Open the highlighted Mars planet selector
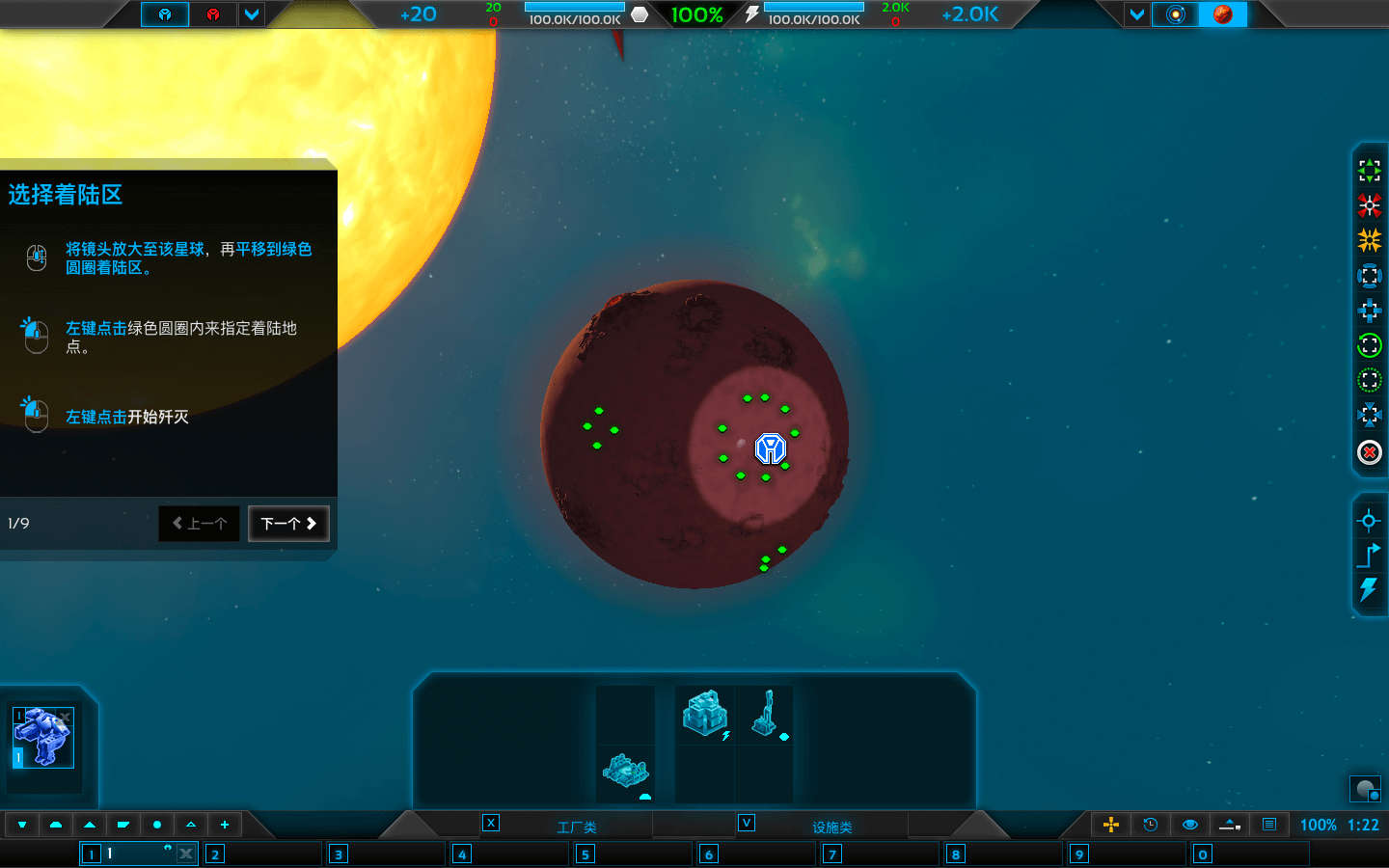The height and width of the screenshot is (868, 1389). [1223, 14]
